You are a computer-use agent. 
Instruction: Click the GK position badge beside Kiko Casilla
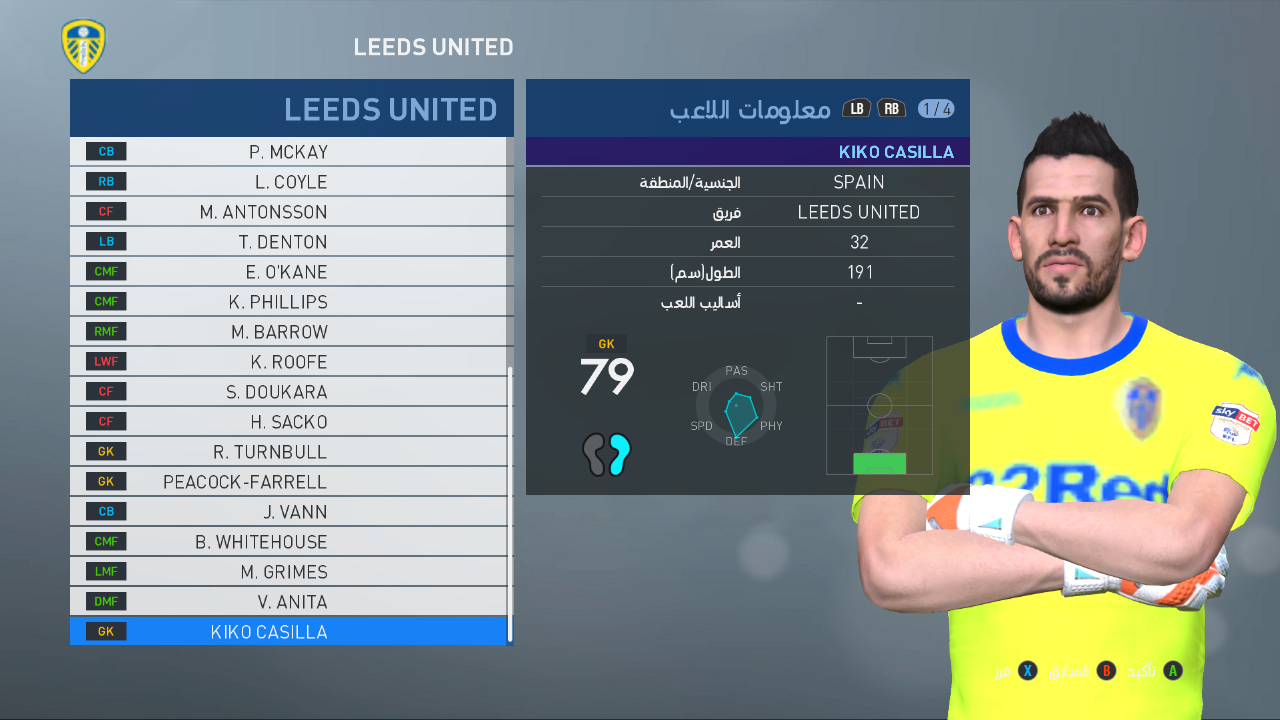click(x=104, y=631)
